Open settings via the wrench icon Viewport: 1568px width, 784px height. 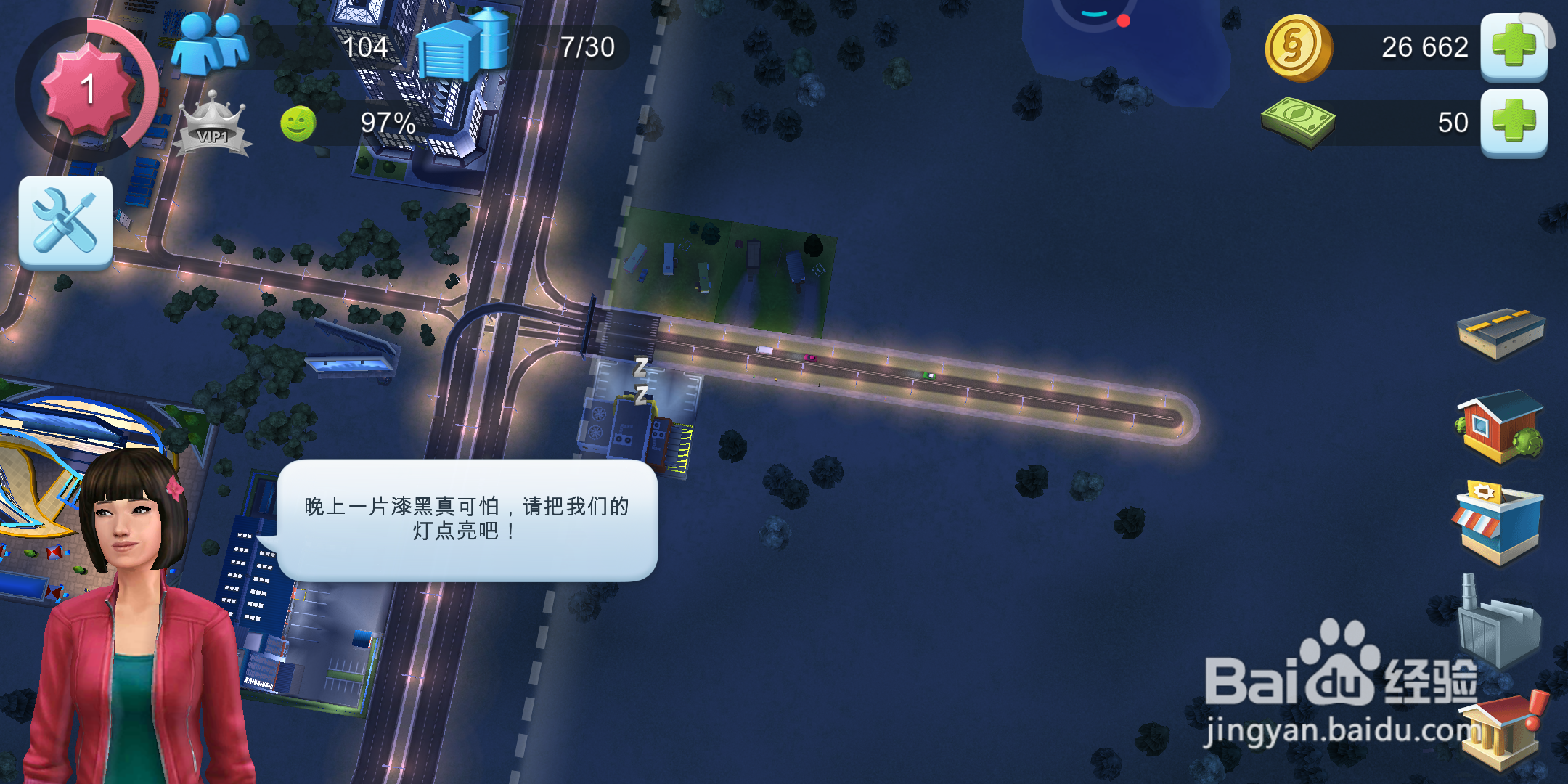[x=65, y=223]
